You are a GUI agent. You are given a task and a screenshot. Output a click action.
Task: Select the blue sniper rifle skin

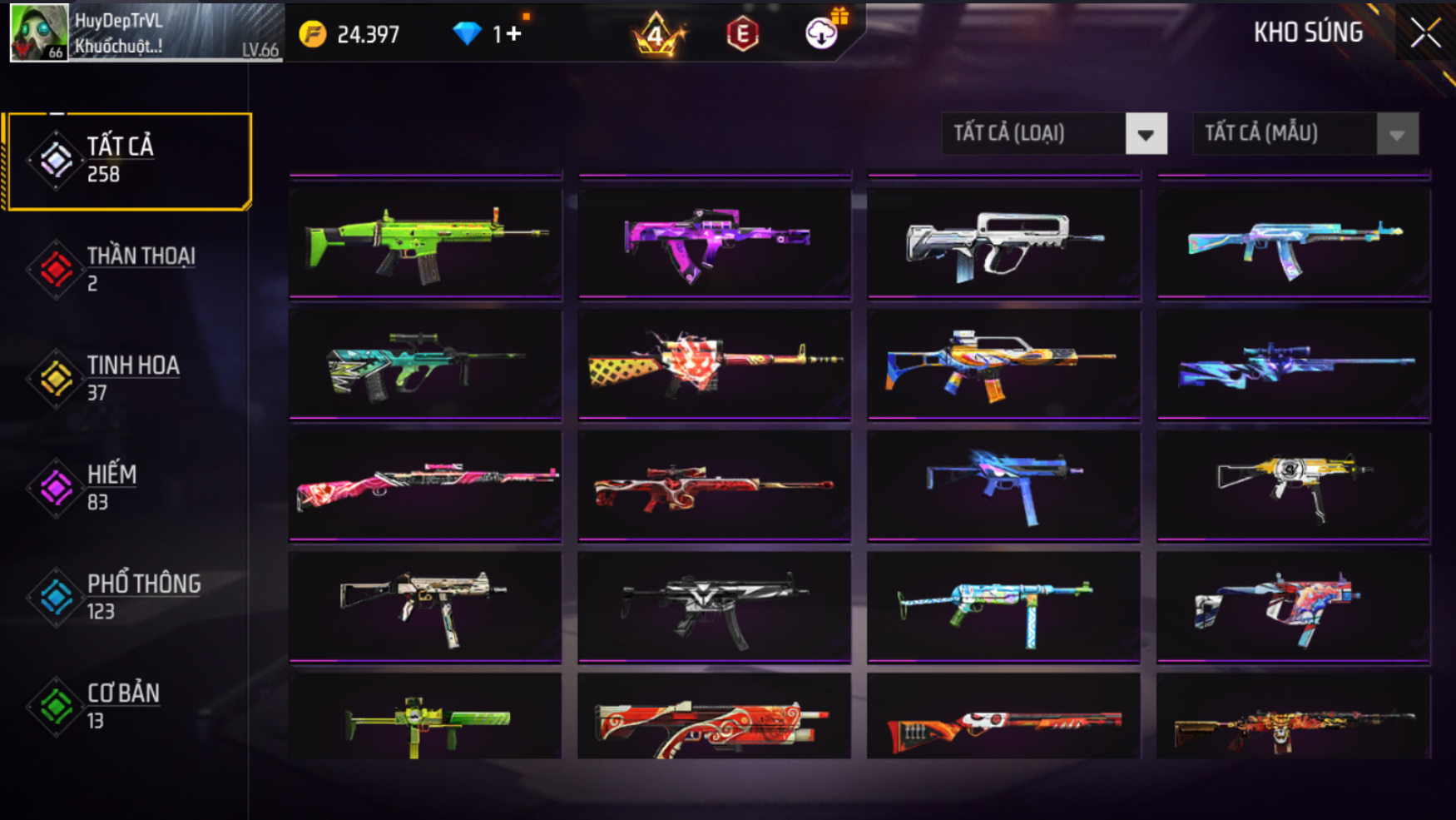pos(1293,365)
